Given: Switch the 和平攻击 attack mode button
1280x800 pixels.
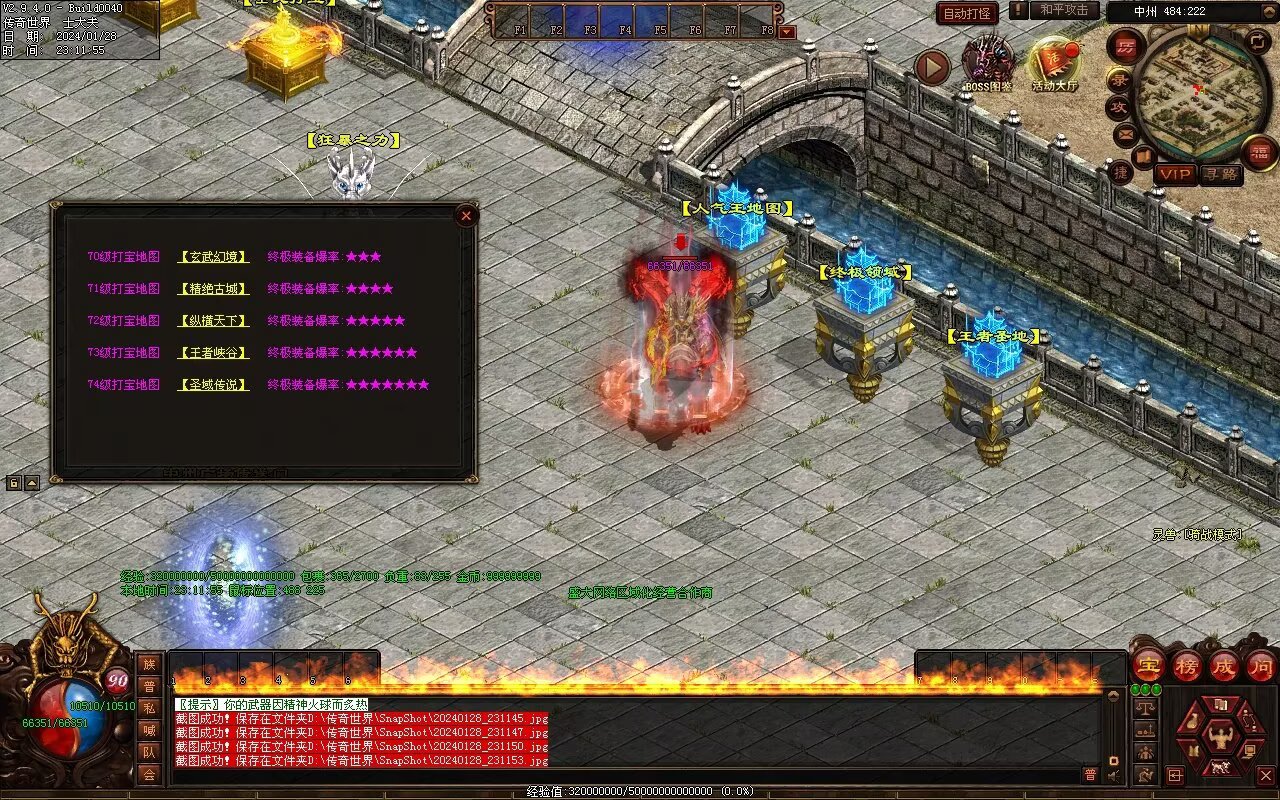Looking at the screenshot, I should 1063,10.
